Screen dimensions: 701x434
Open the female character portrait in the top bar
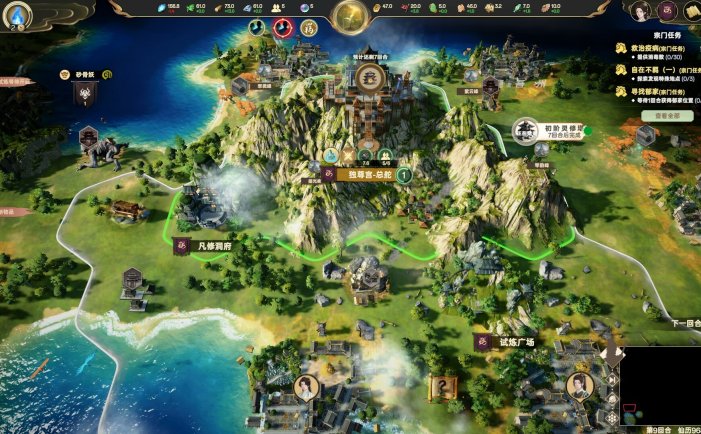point(641,11)
